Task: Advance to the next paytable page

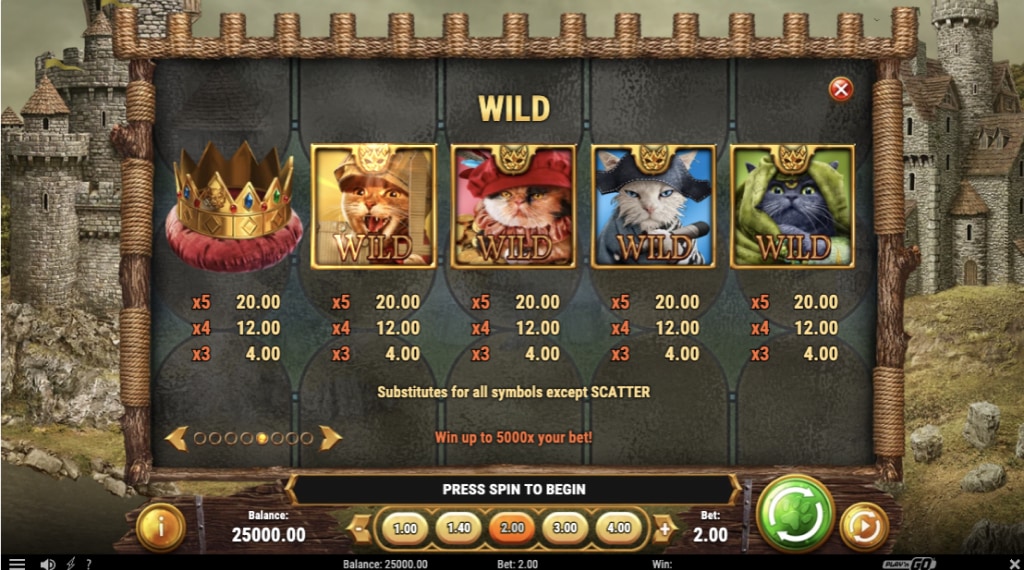Action: click(x=330, y=437)
